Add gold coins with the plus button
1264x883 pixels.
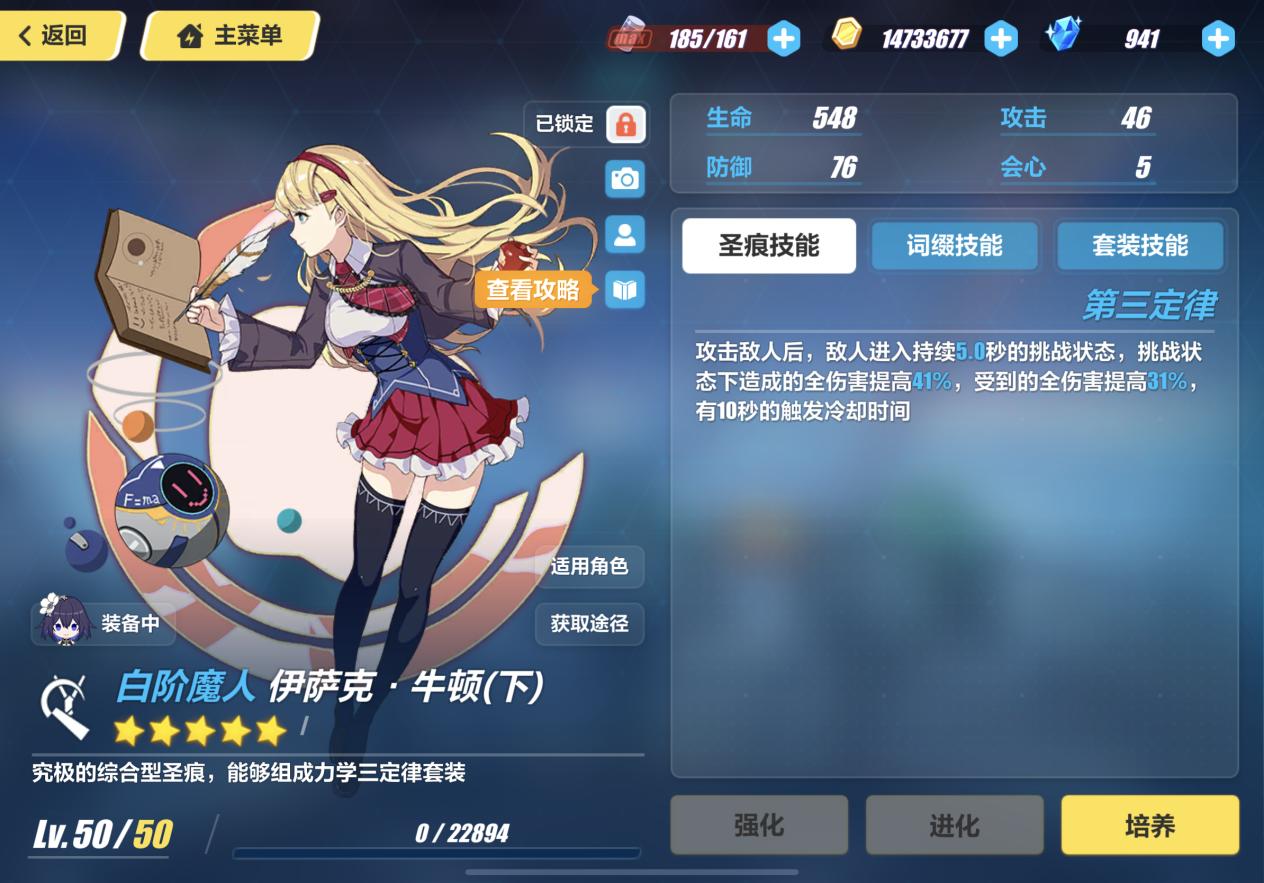(1000, 39)
